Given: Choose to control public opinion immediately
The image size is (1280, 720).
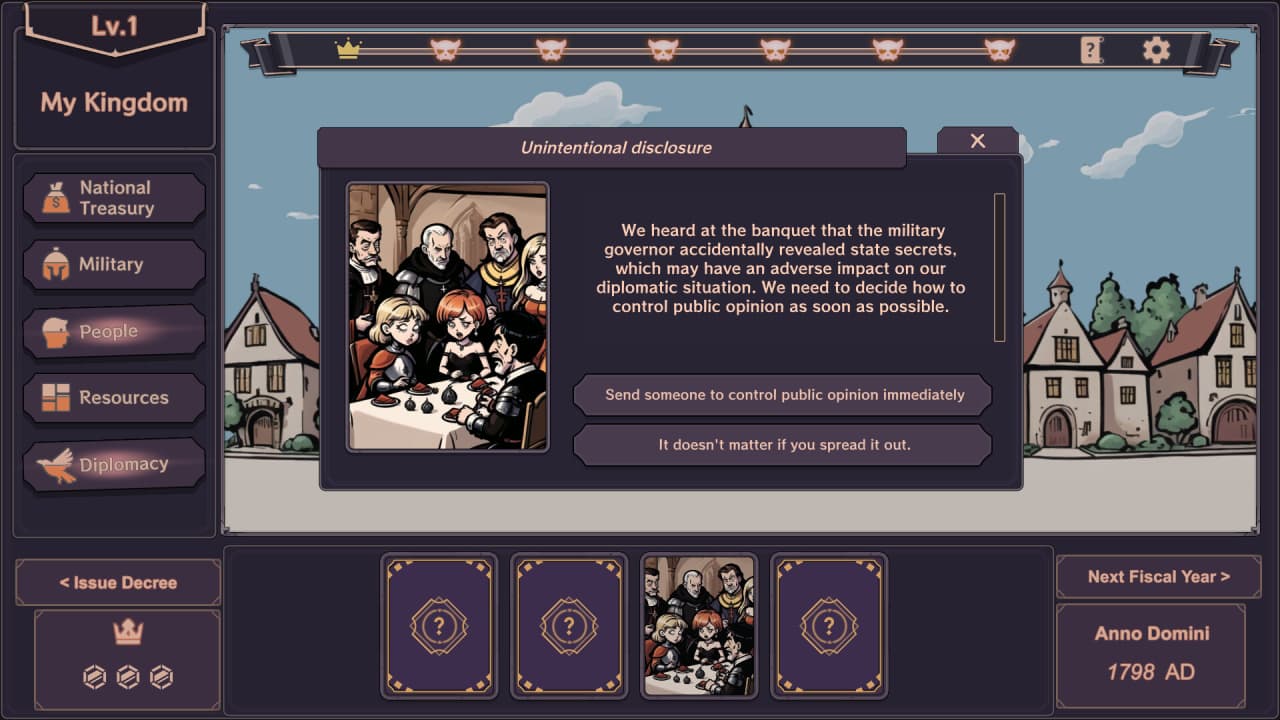Looking at the screenshot, I should click(783, 395).
